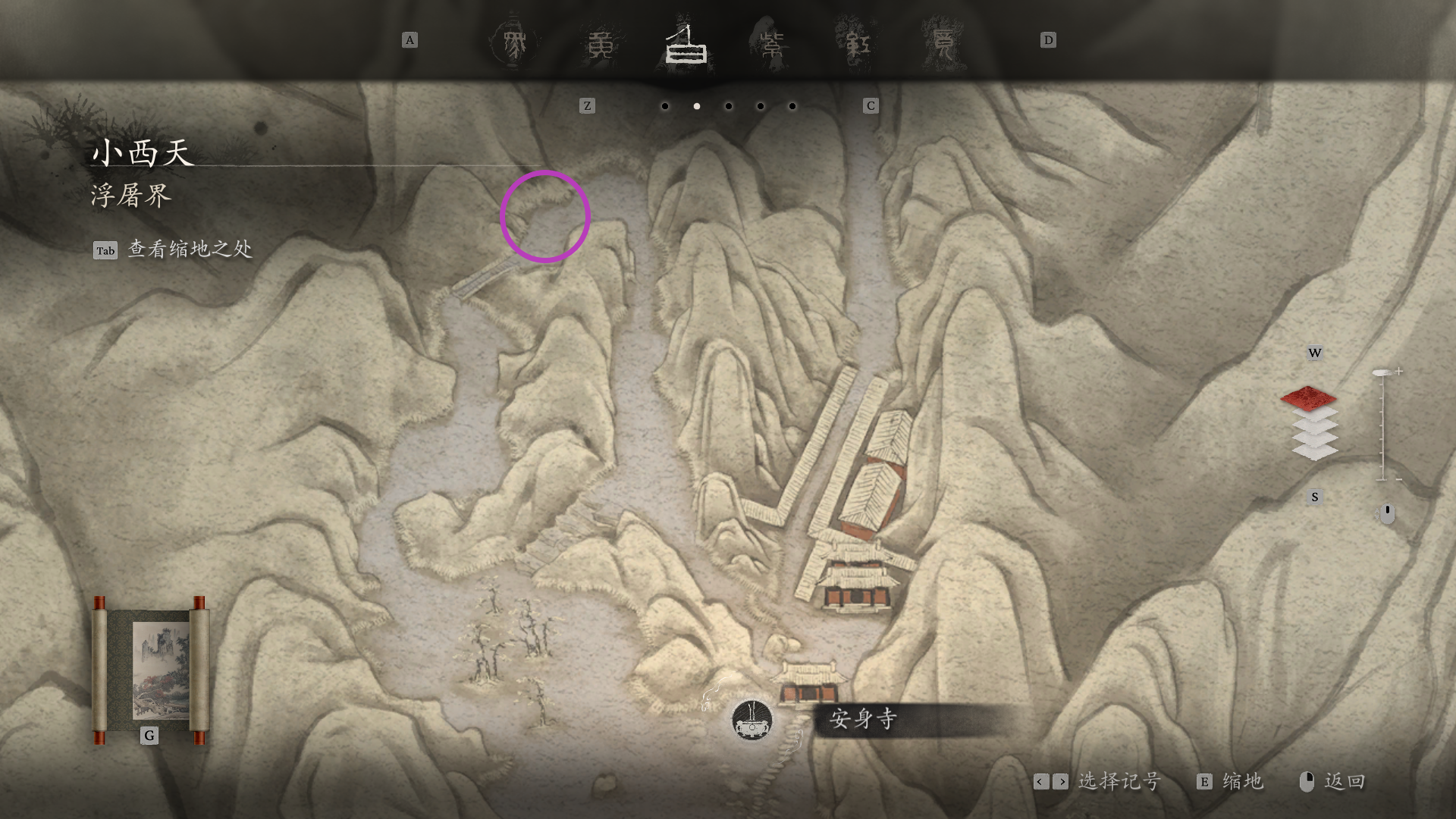Open the painting scroll thumbnail

[x=152, y=671]
